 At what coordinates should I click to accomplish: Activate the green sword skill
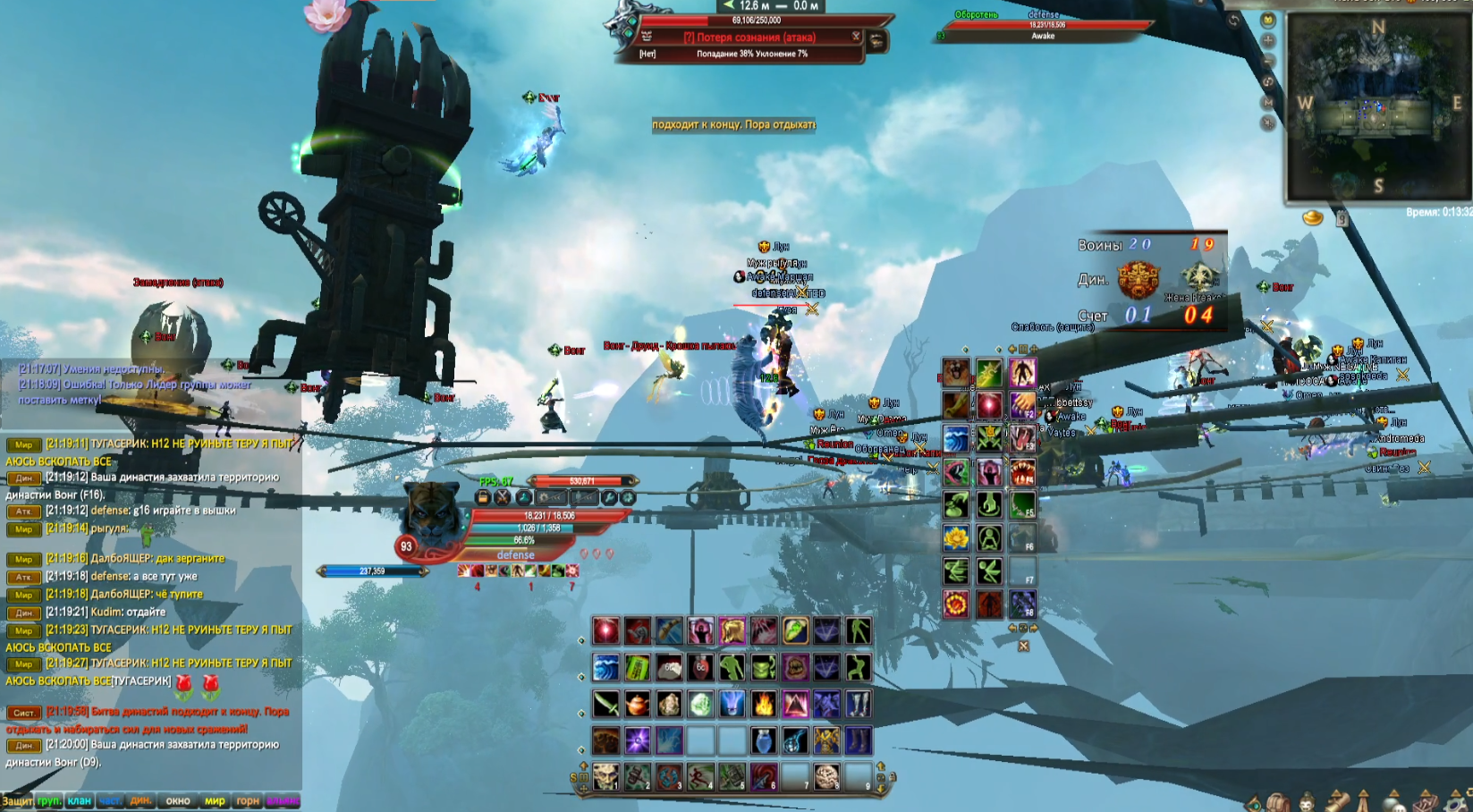[x=605, y=705]
